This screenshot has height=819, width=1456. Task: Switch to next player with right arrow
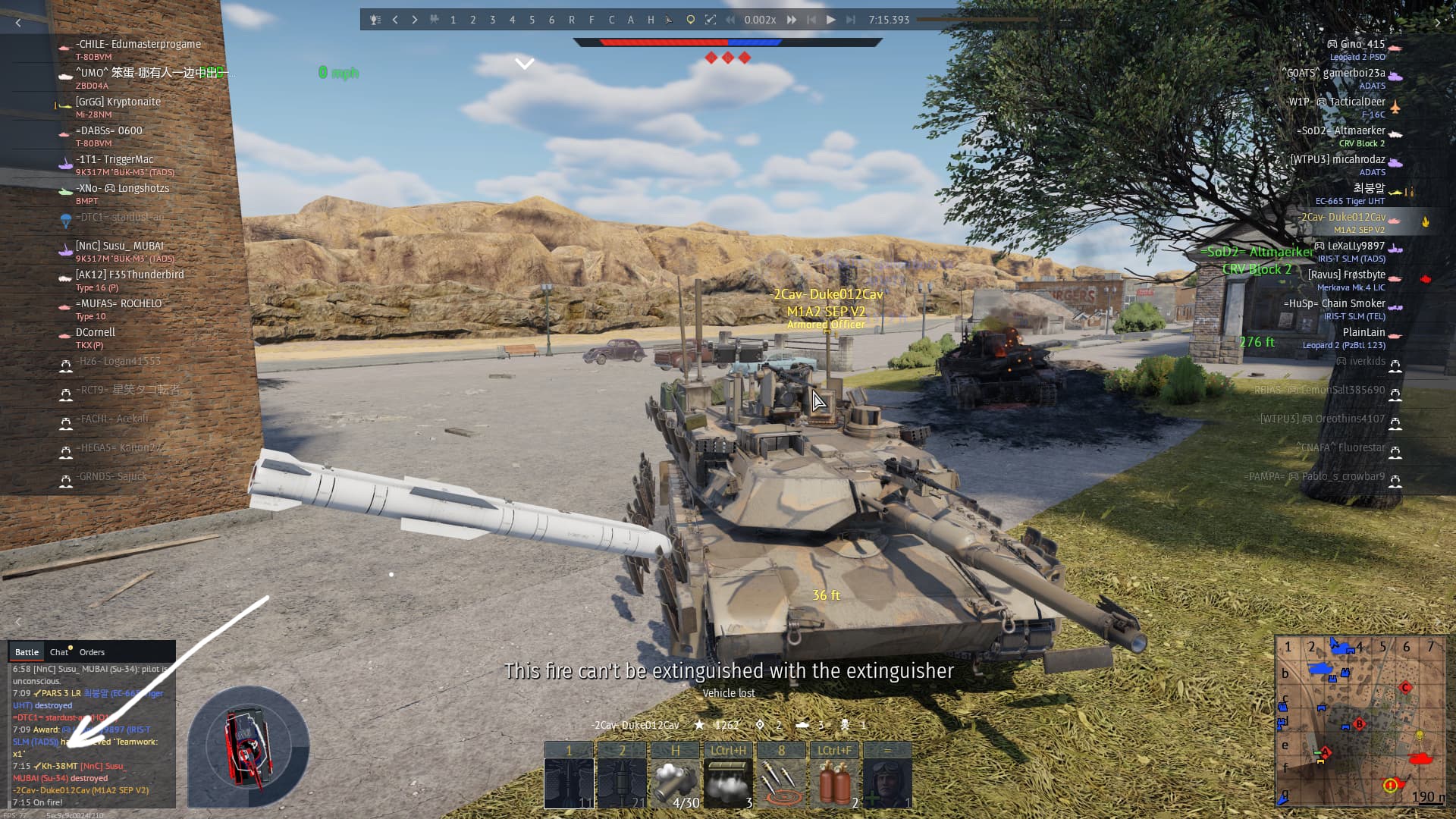(x=415, y=20)
